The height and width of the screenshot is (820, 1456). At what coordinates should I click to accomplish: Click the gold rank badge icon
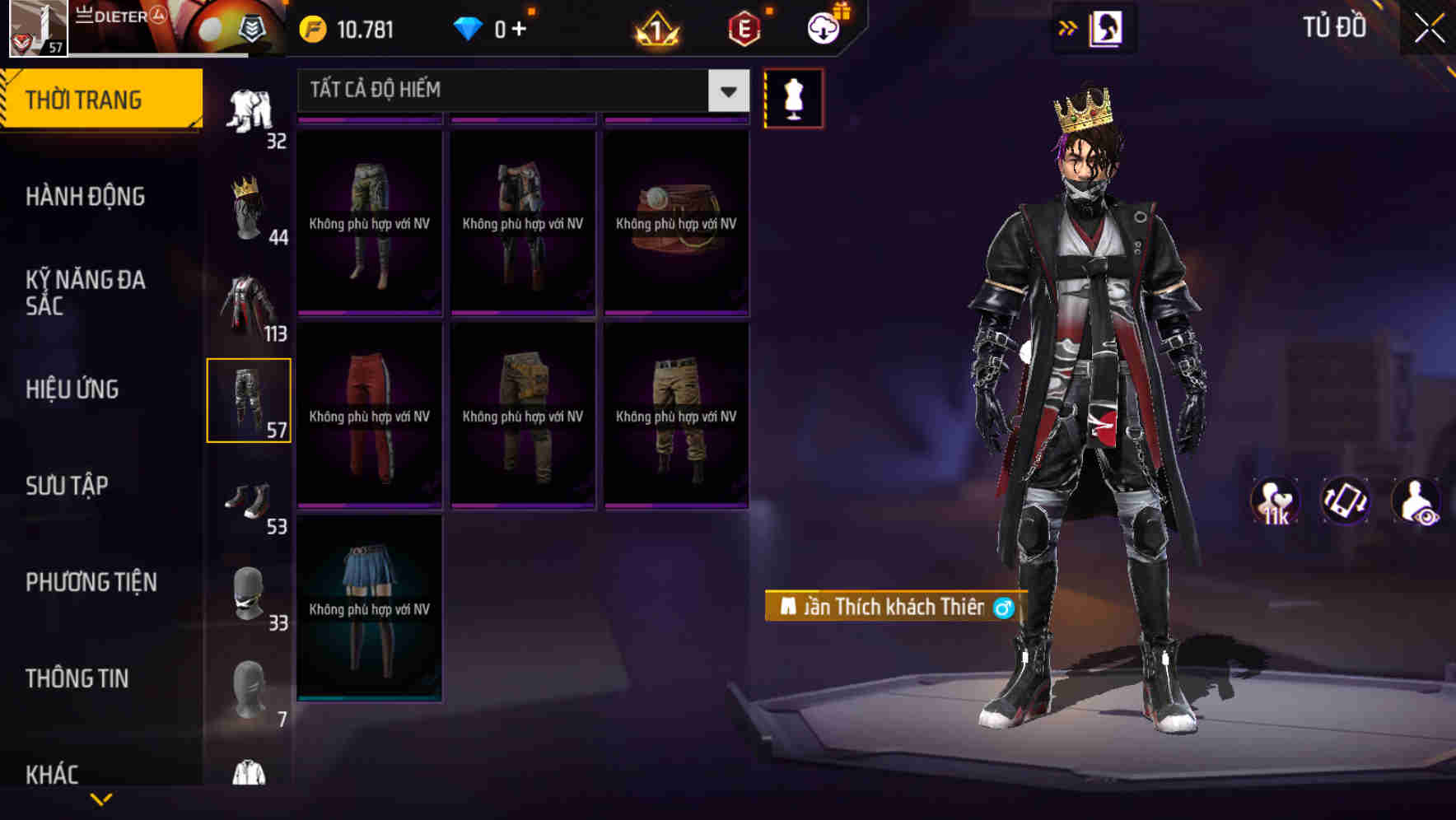pos(656,26)
